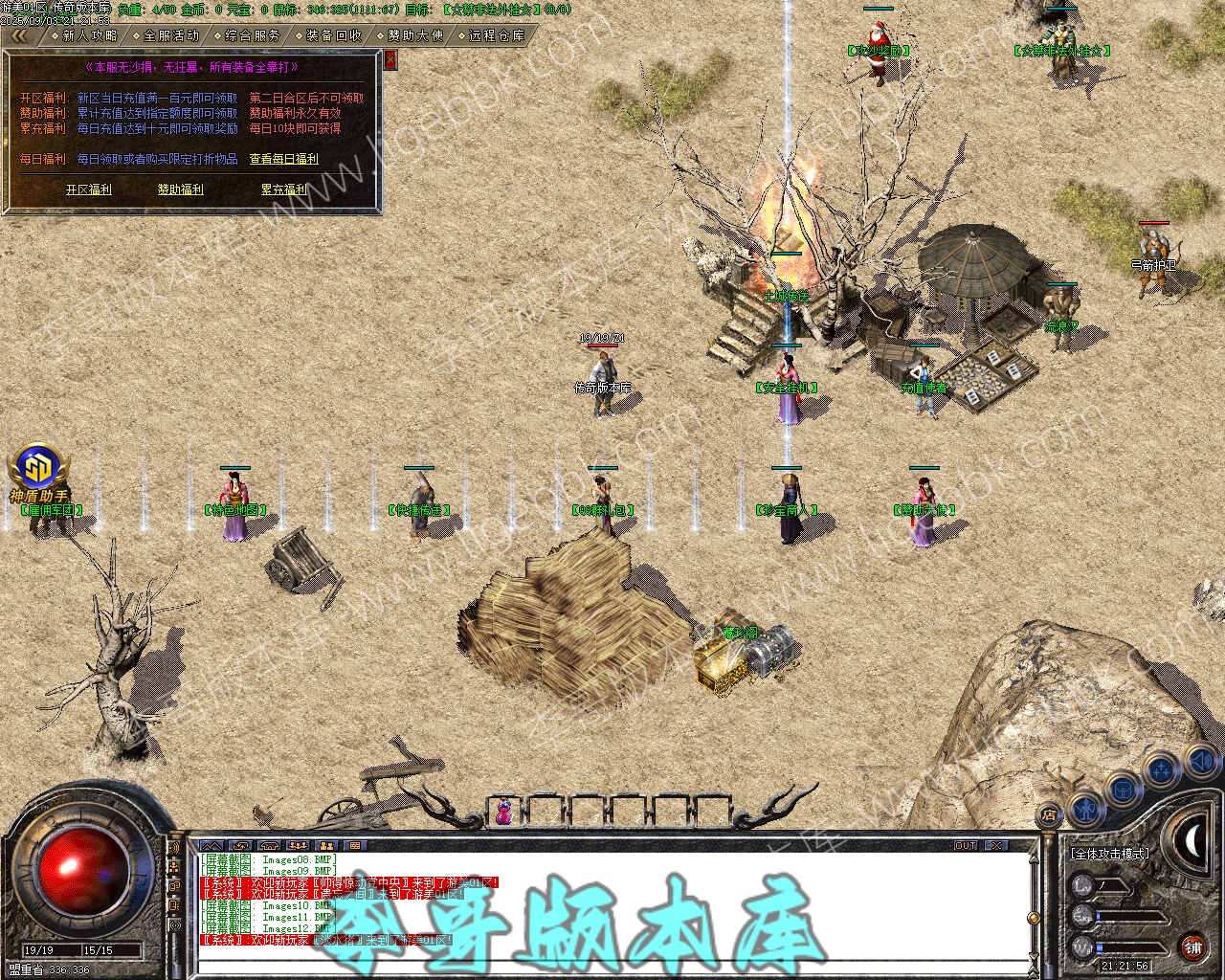The height and width of the screenshot is (980, 1225).
Task: Open the 全服活动 menu
Action: click(171, 35)
